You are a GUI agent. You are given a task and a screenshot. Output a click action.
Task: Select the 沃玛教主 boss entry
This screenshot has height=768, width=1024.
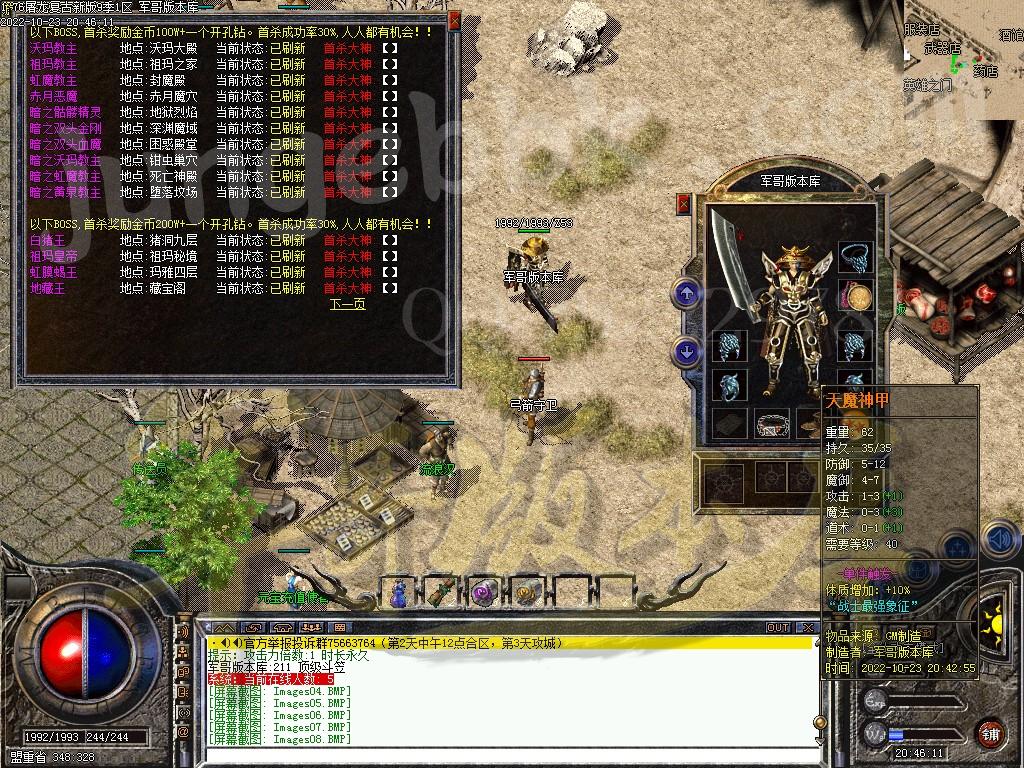pos(53,48)
